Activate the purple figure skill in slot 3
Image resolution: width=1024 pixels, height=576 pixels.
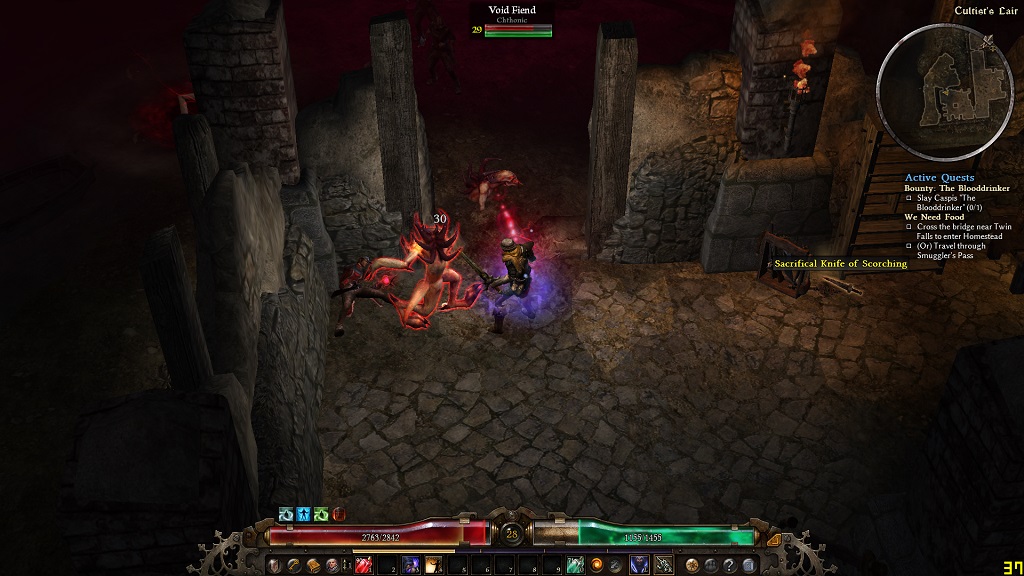(410, 566)
